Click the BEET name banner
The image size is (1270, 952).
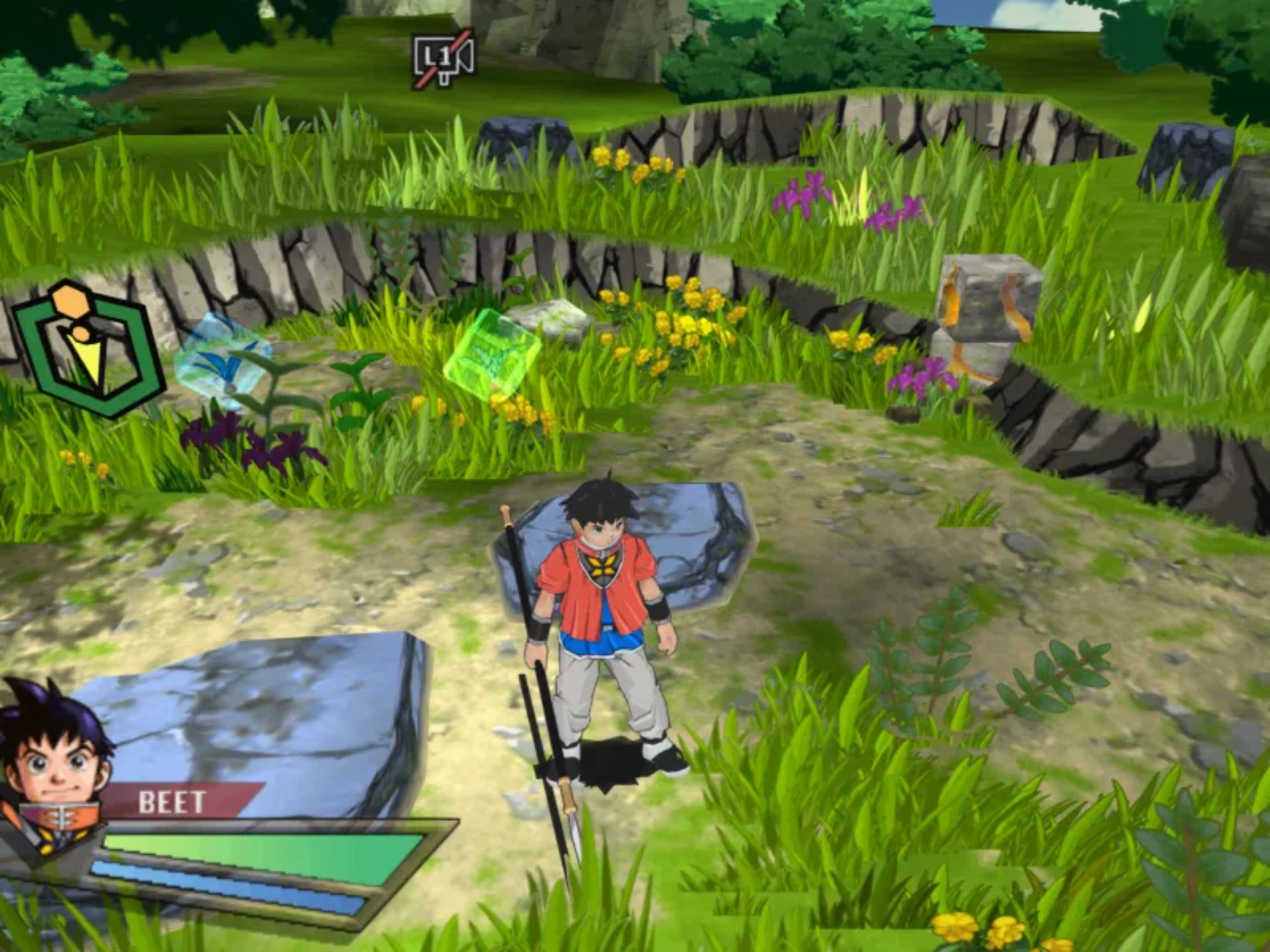pyautogui.click(x=173, y=802)
